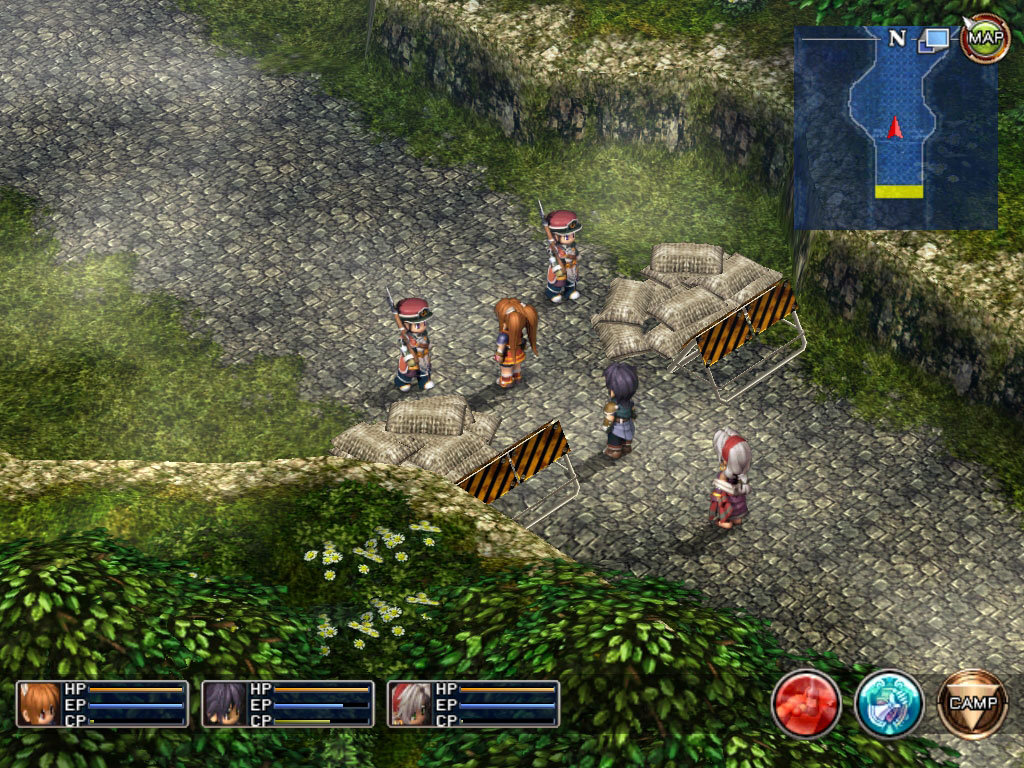This screenshot has width=1024, height=768.
Task: Open the green MAP button
Action: coord(985,39)
